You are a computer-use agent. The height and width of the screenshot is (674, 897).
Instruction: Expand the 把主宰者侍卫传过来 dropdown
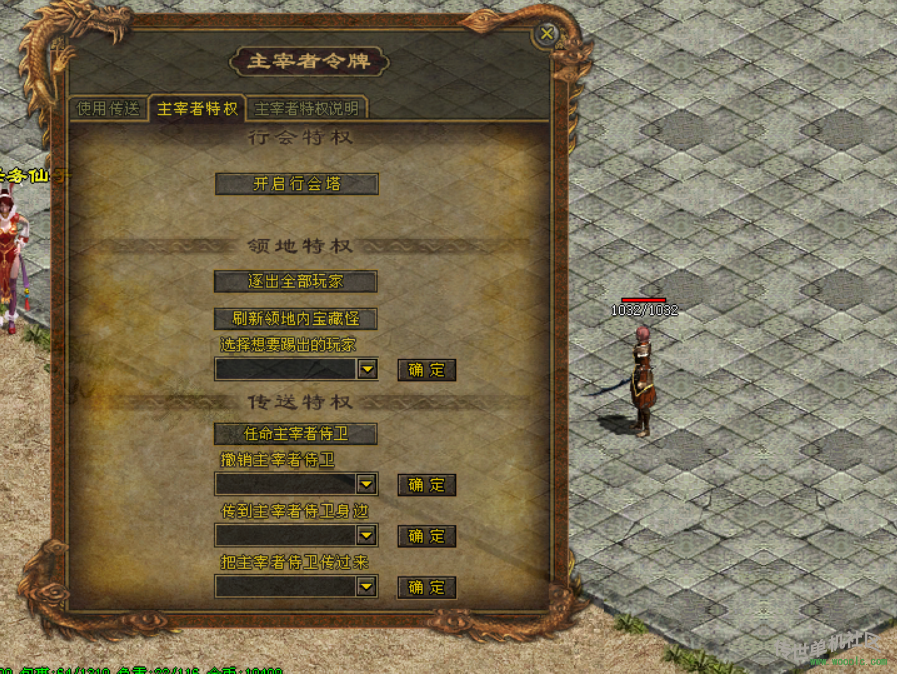[367, 588]
